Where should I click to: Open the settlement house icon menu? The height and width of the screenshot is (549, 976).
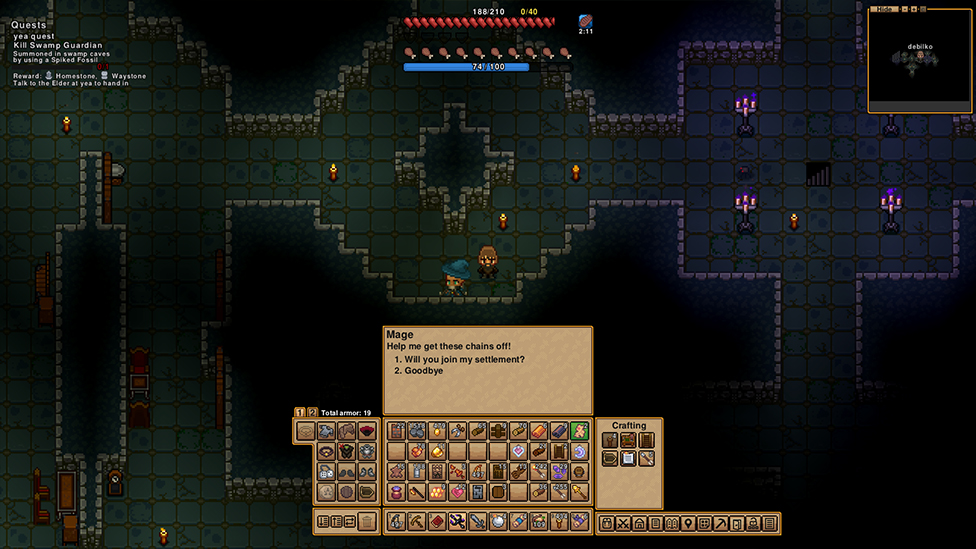click(x=639, y=523)
